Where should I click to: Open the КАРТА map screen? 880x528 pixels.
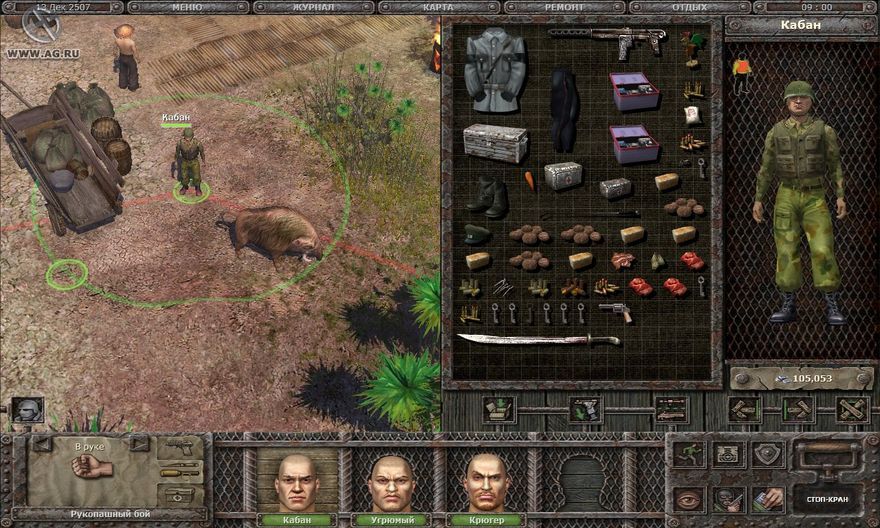pyautogui.click(x=438, y=7)
